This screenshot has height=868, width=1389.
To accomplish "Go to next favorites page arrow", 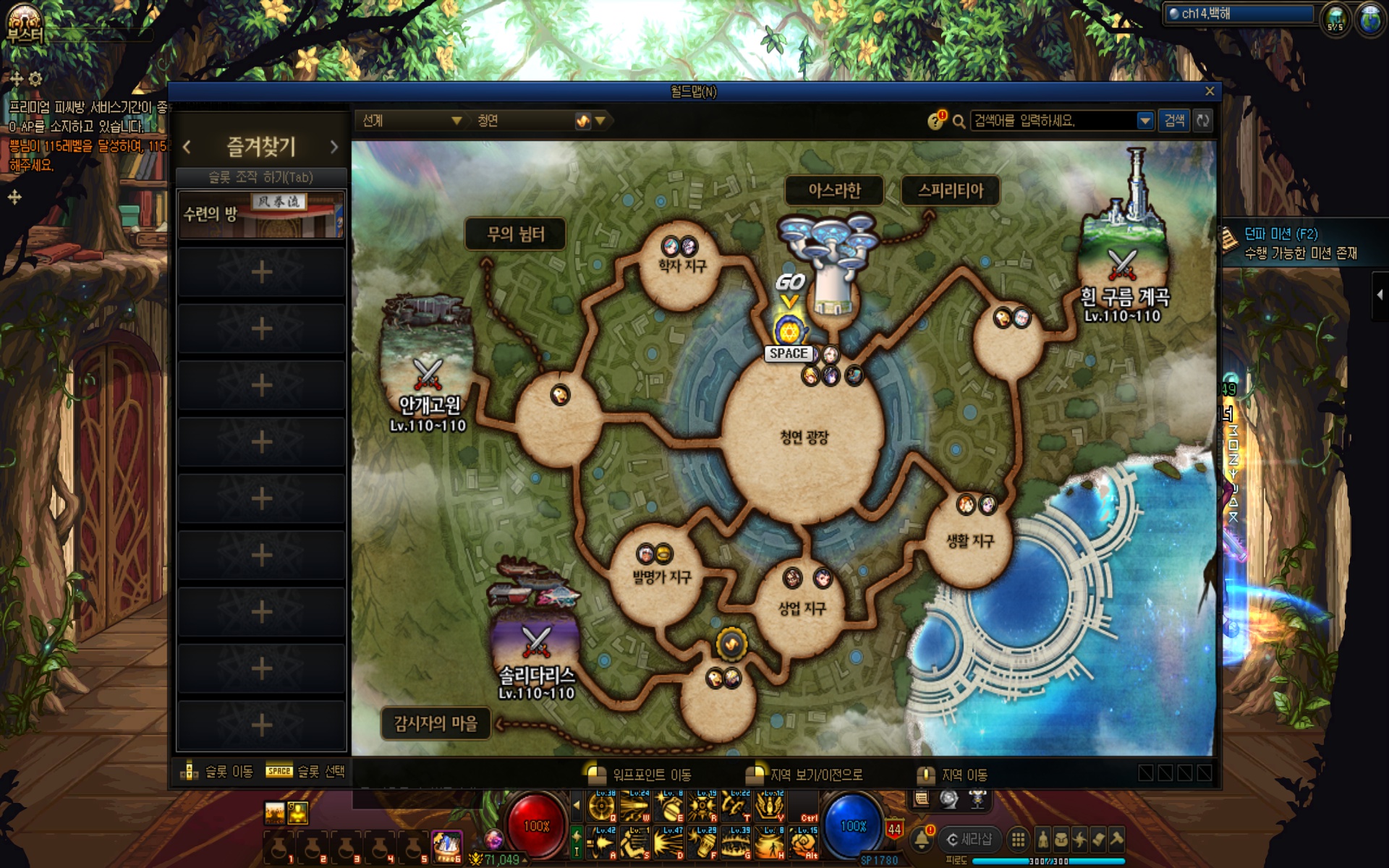I will (334, 147).
